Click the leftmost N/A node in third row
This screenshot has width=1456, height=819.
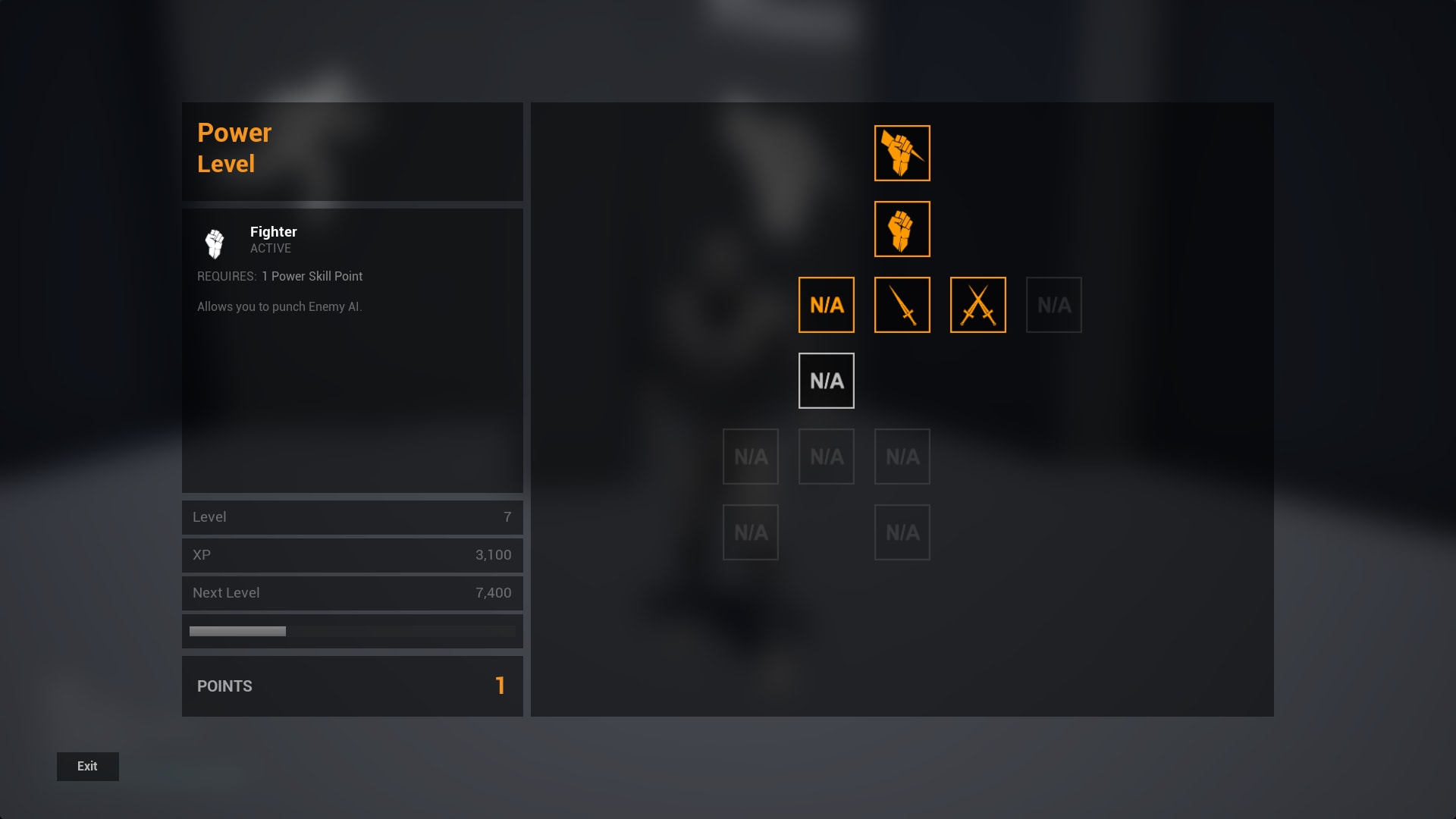pyautogui.click(x=751, y=457)
